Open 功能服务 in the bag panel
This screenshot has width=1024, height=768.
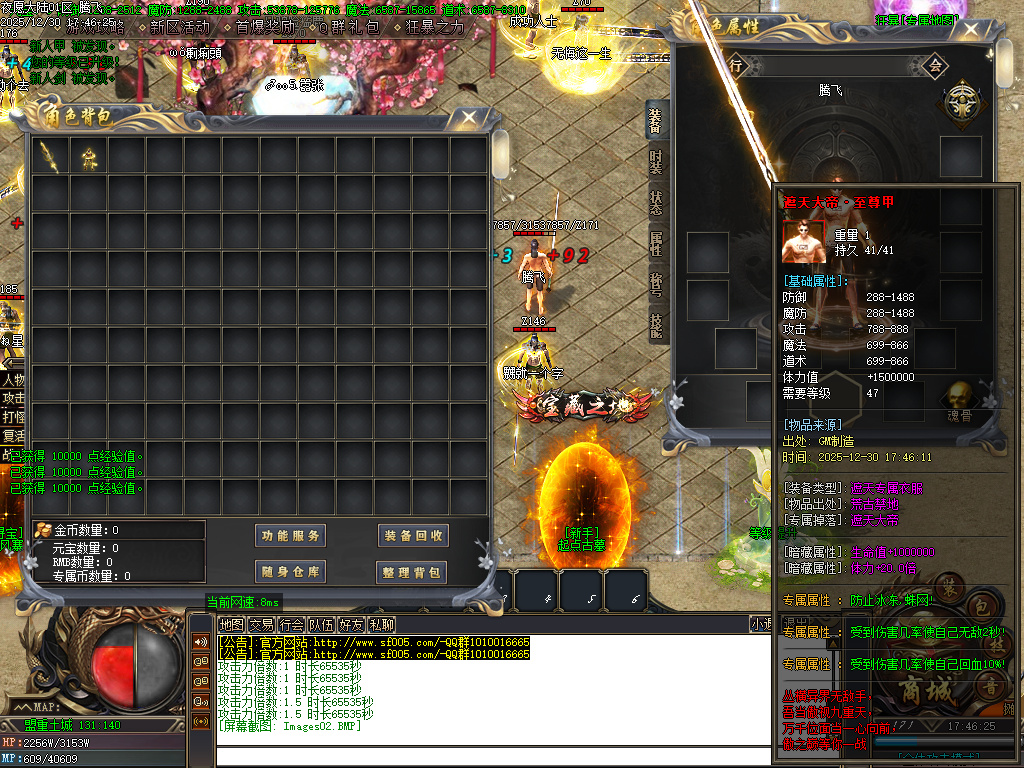pyautogui.click(x=291, y=536)
